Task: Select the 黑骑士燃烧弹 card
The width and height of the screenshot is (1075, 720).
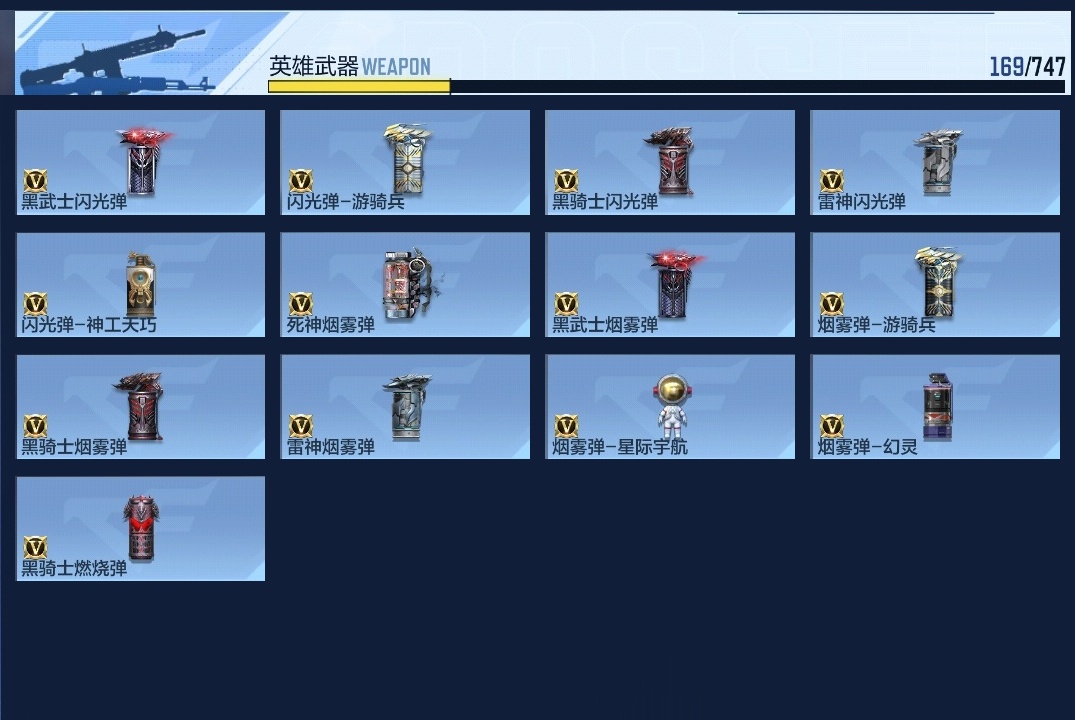Action: 141,529
